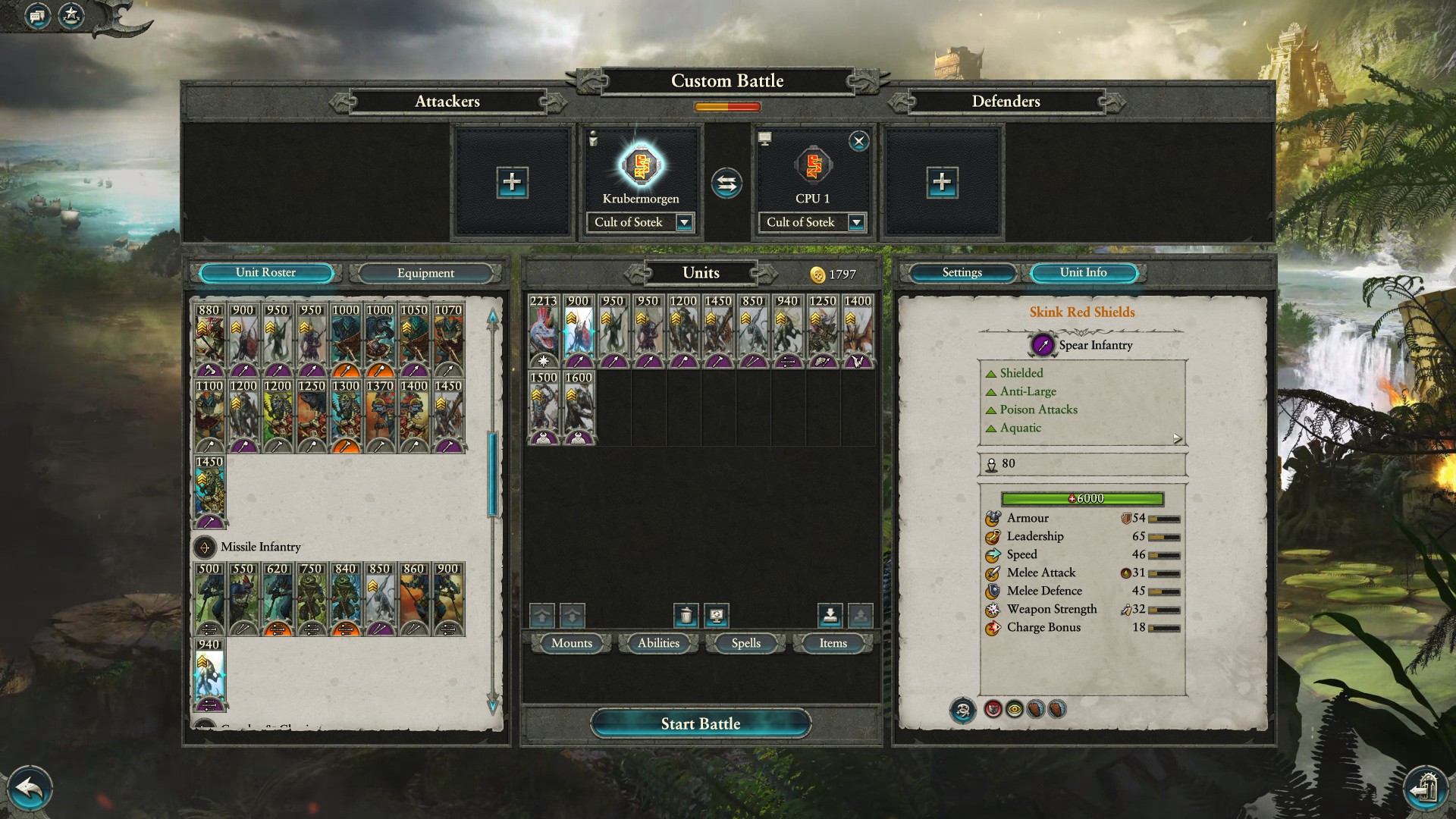Screen dimensions: 1456x819
Task: Show the Settings tab
Action: coord(962,273)
